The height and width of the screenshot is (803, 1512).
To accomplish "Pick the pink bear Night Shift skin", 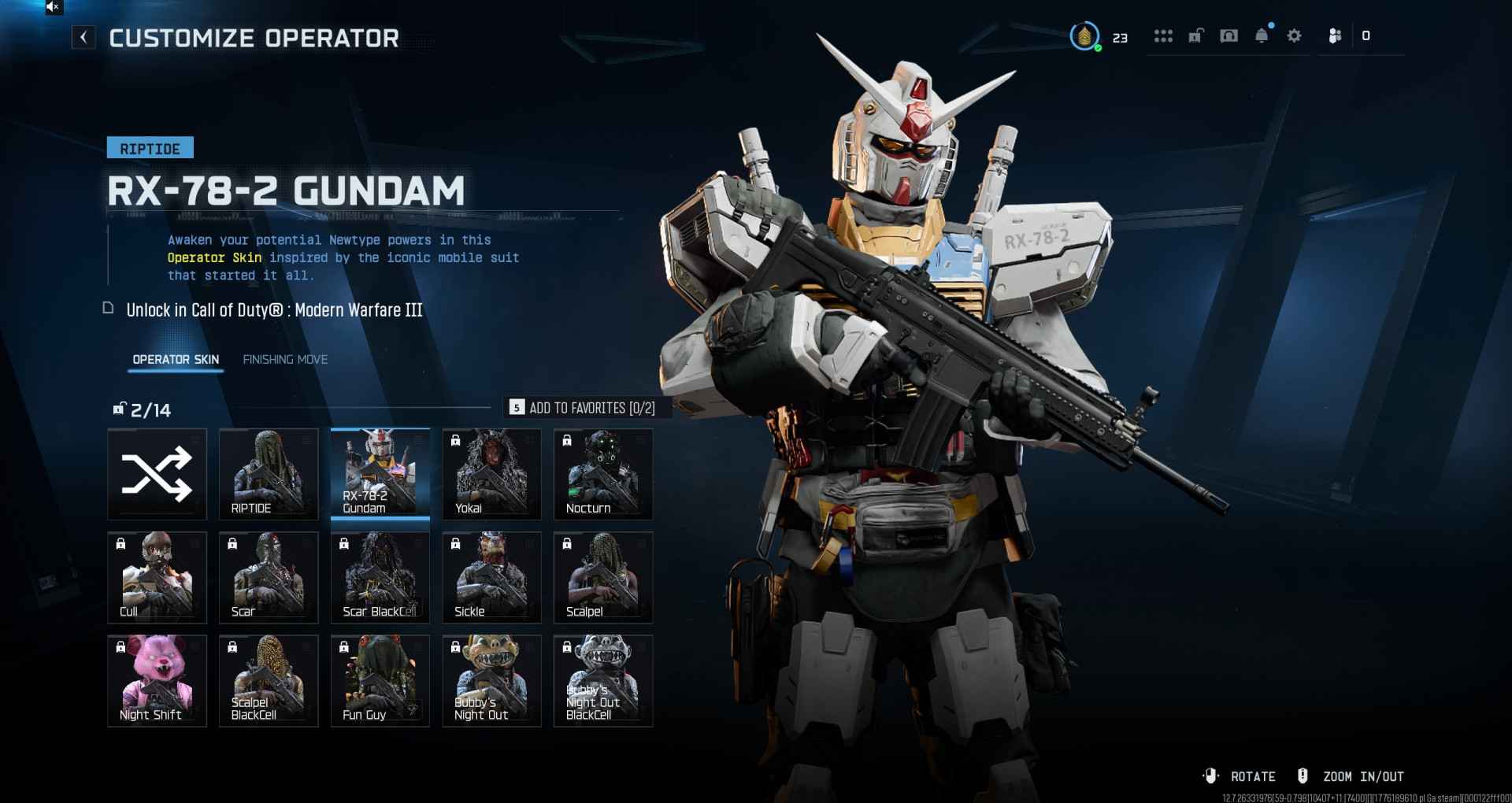I will pos(157,680).
